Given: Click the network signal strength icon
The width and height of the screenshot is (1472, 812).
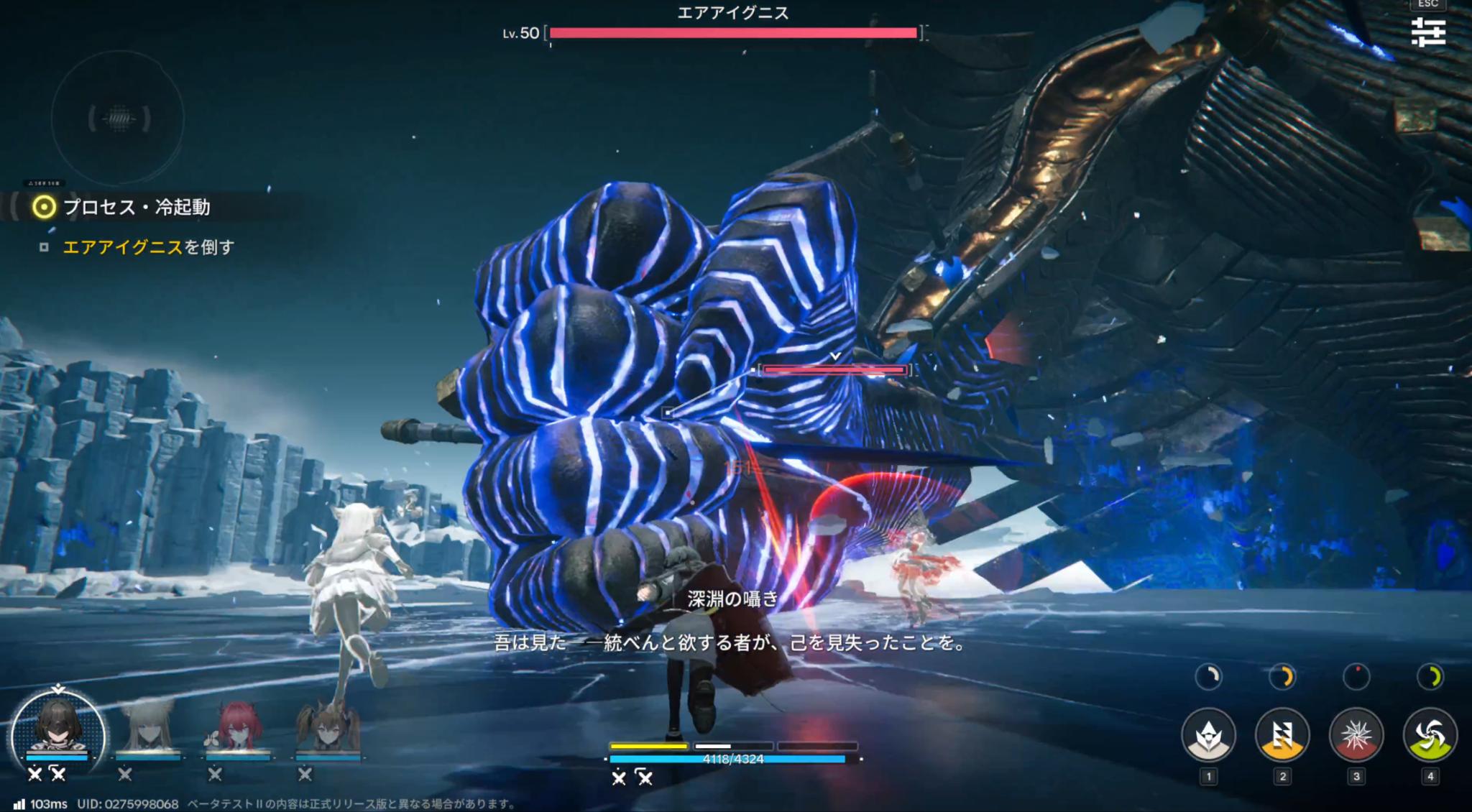Looking at the screenshot, I should point(19,804).
